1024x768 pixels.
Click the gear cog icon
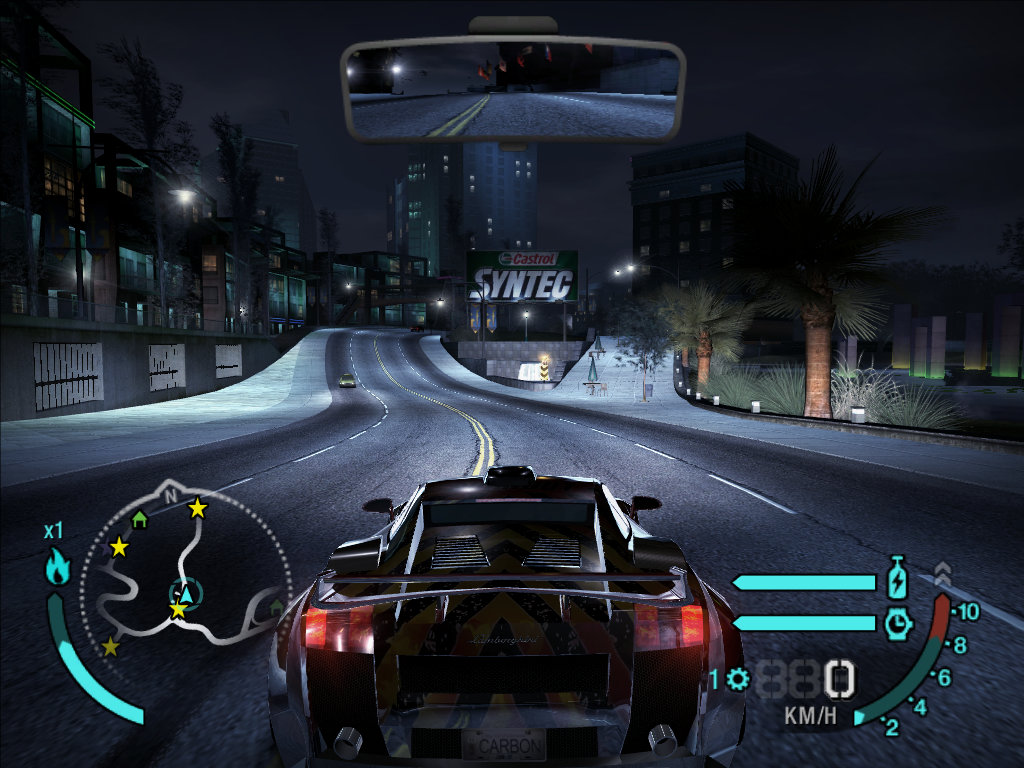click(x=739, y=680)
